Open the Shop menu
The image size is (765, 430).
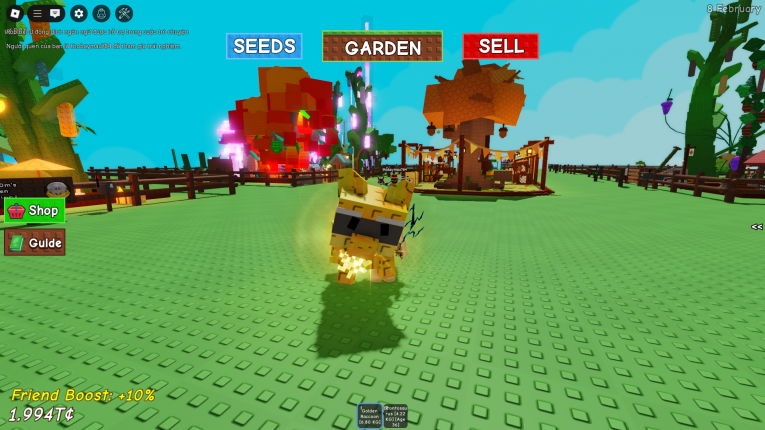coord(35,211)
